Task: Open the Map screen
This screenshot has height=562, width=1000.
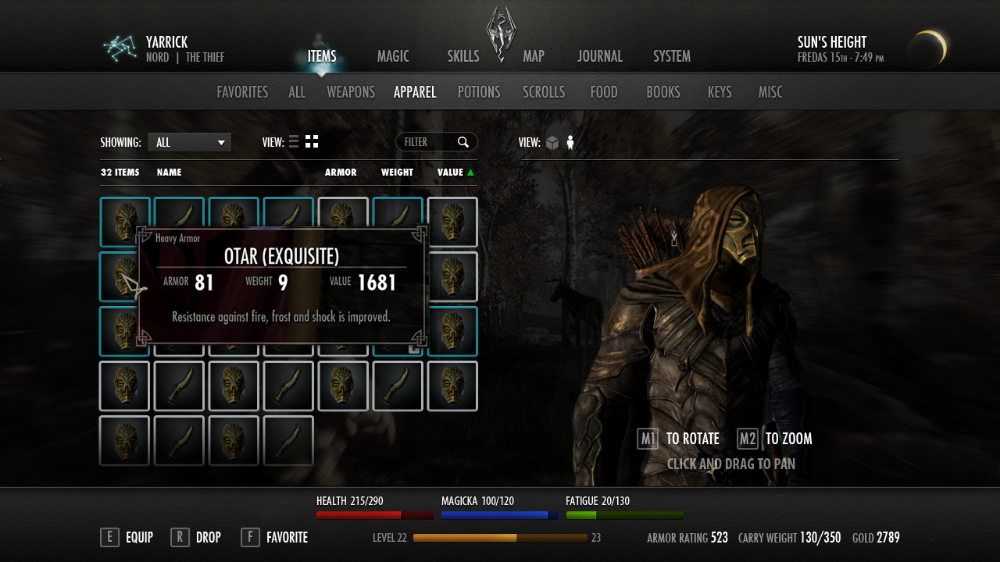Action: coord(534,57)
